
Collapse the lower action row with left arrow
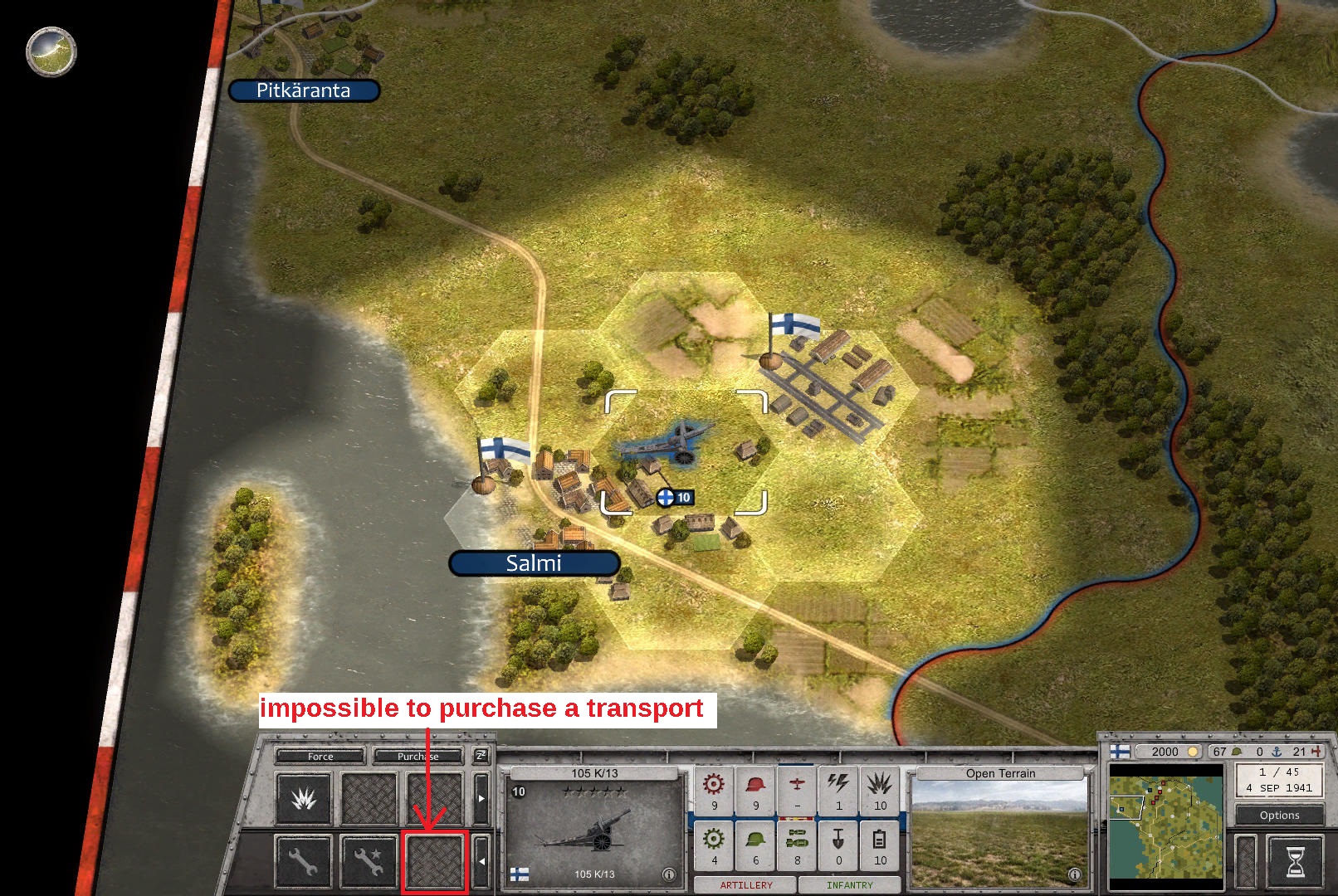coord(481,859)
